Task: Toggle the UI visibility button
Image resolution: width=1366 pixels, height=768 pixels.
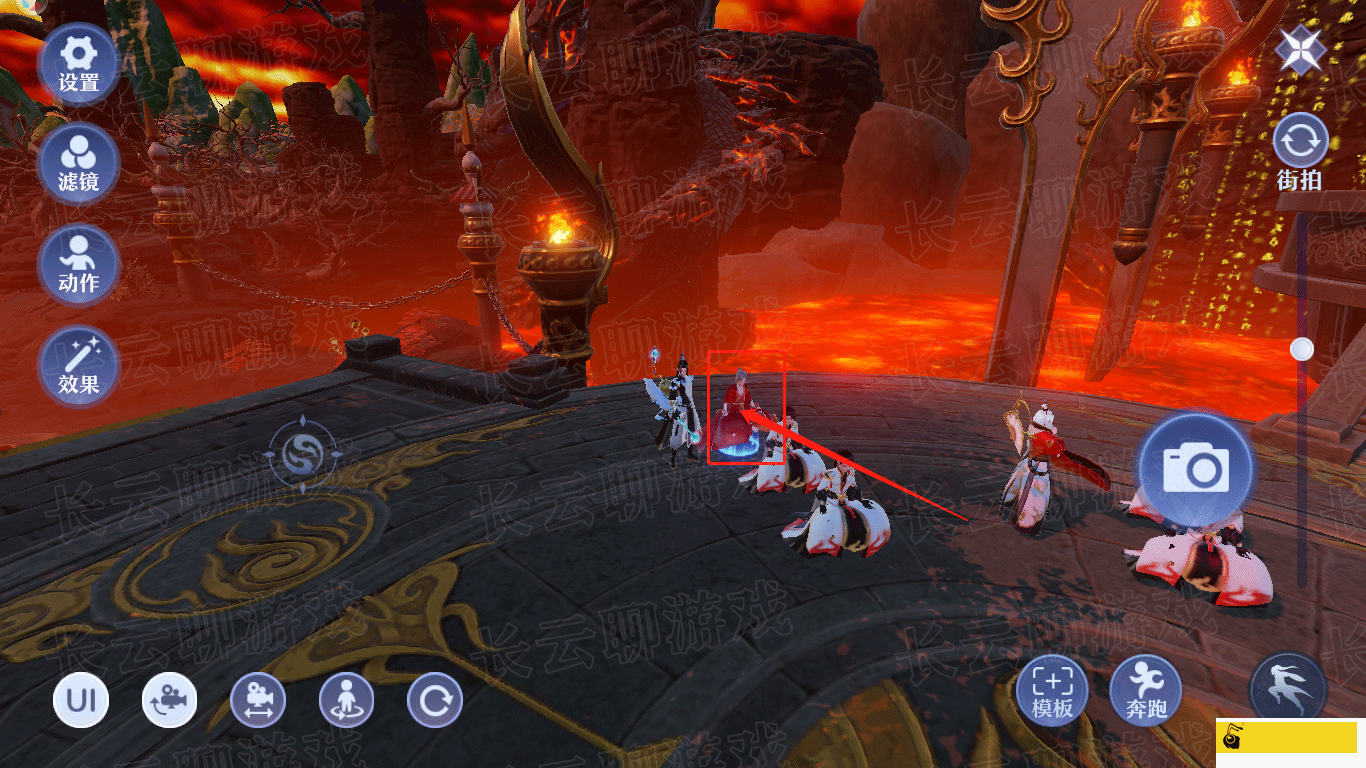Action: [x=81, y=700]
